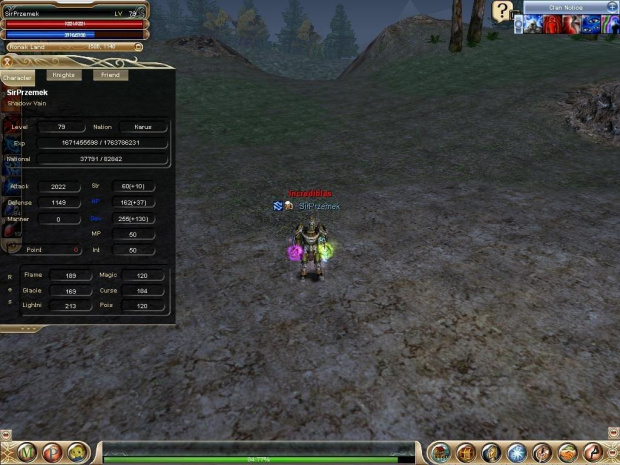Expand the Clan Notice plus button
This screenshot has height=465, width=620.
[612, 7]
